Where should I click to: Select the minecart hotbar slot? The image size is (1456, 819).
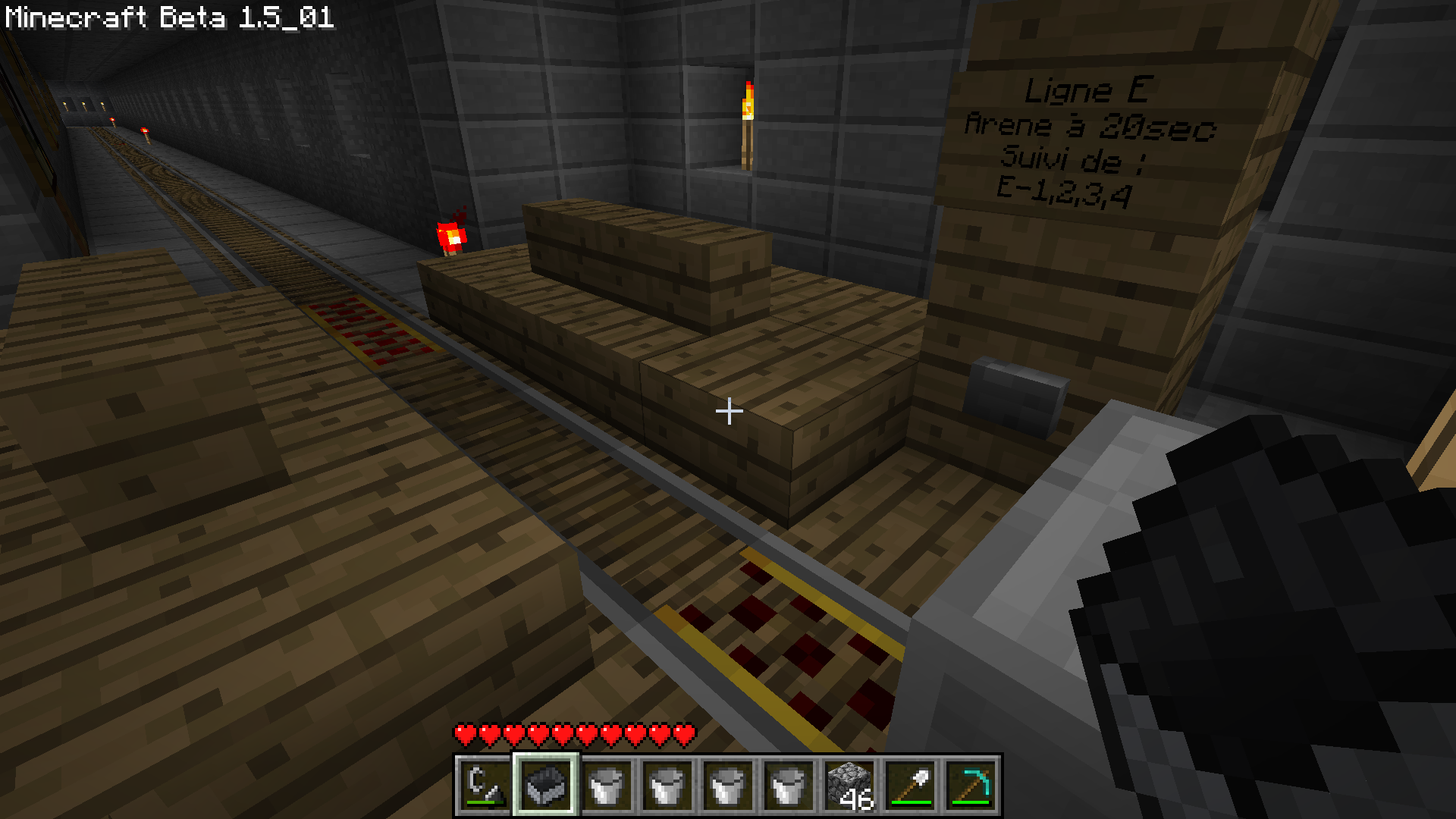tap(546, 785)
